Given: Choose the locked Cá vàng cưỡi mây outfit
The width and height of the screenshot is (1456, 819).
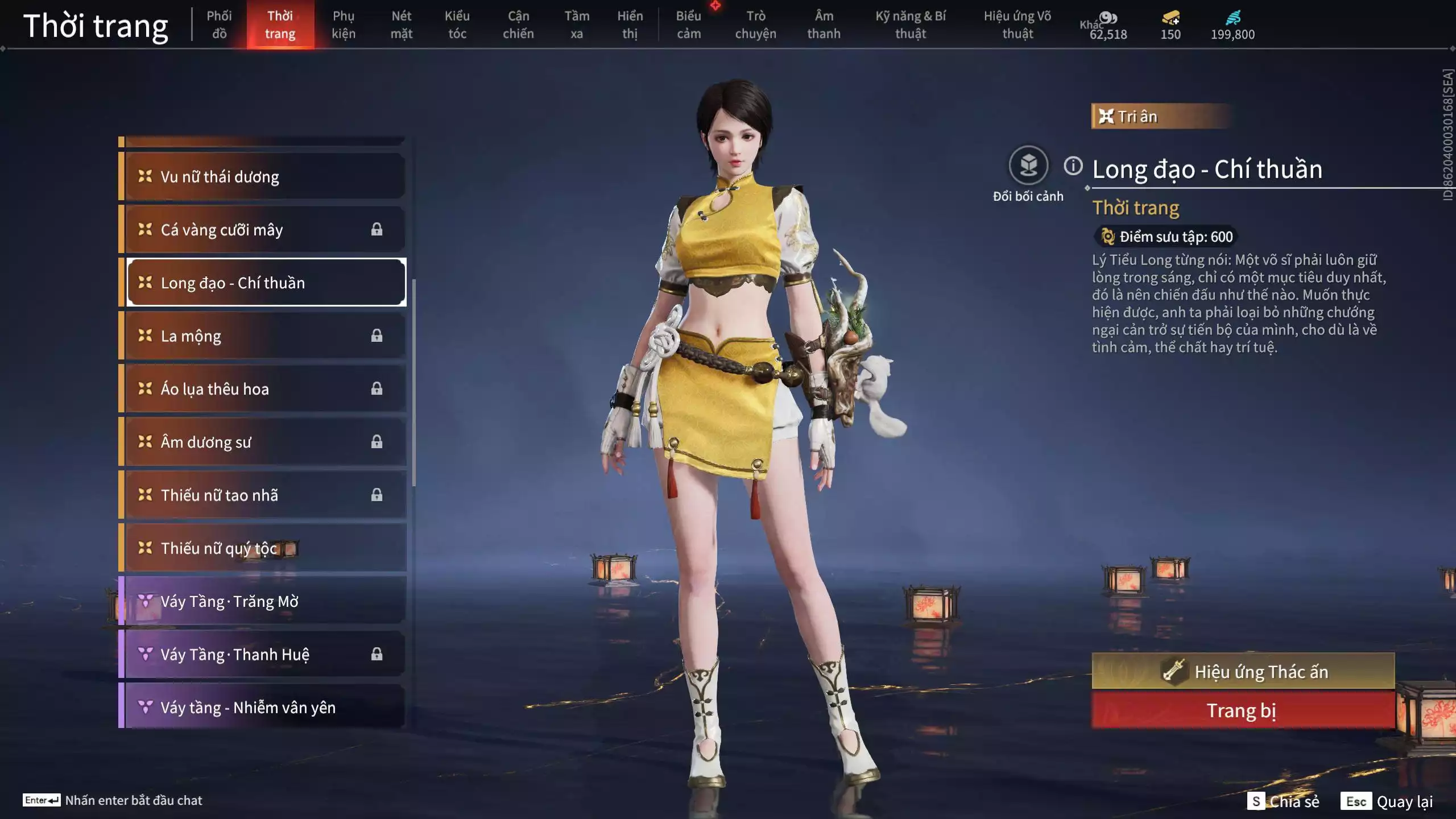Looking at the screenshot, I should click(x=264, y=230).
